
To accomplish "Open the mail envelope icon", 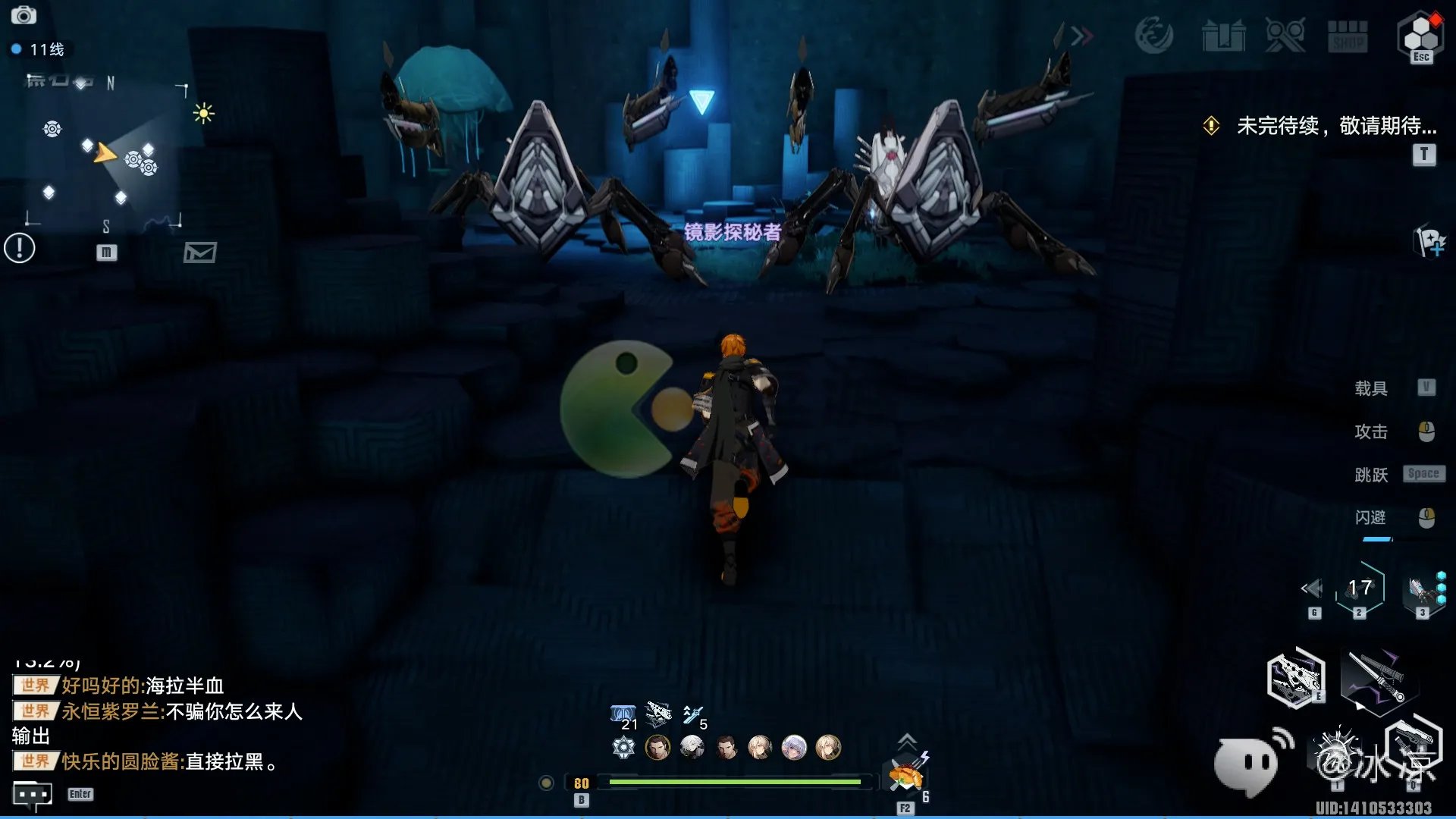I will (x=200, y=253).
